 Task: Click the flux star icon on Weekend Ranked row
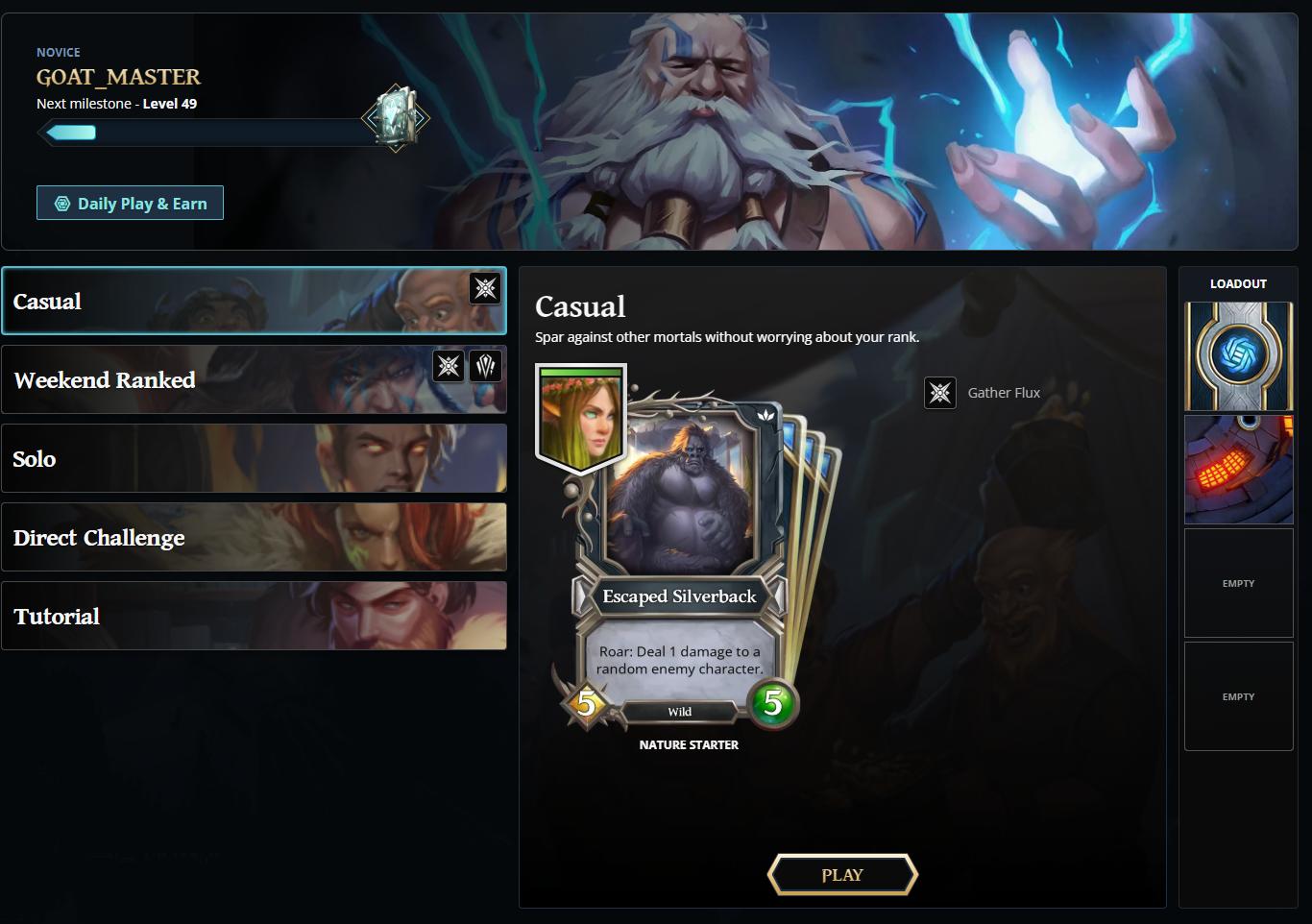(x=448, y=365)
